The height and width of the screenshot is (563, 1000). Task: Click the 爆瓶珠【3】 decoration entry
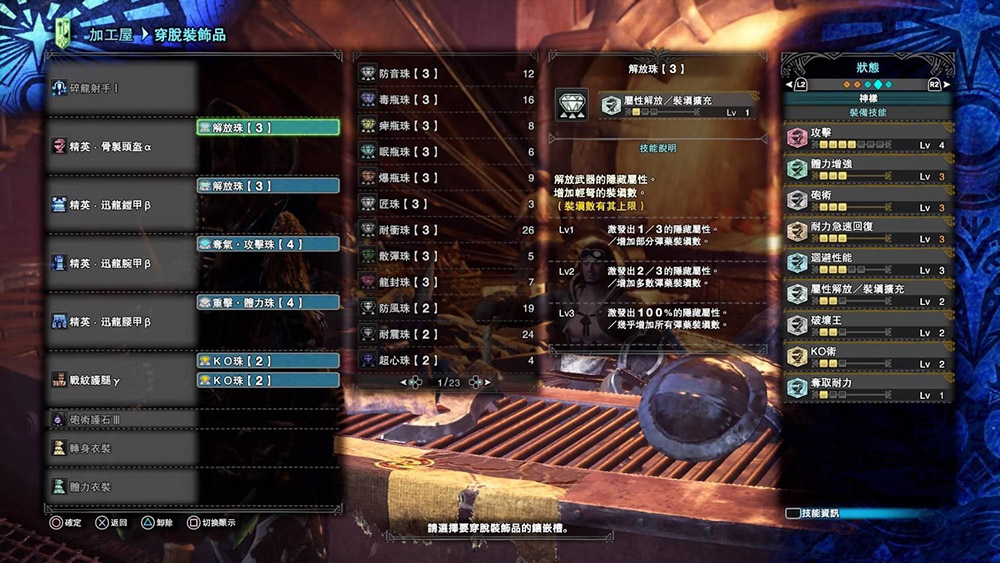447,178
